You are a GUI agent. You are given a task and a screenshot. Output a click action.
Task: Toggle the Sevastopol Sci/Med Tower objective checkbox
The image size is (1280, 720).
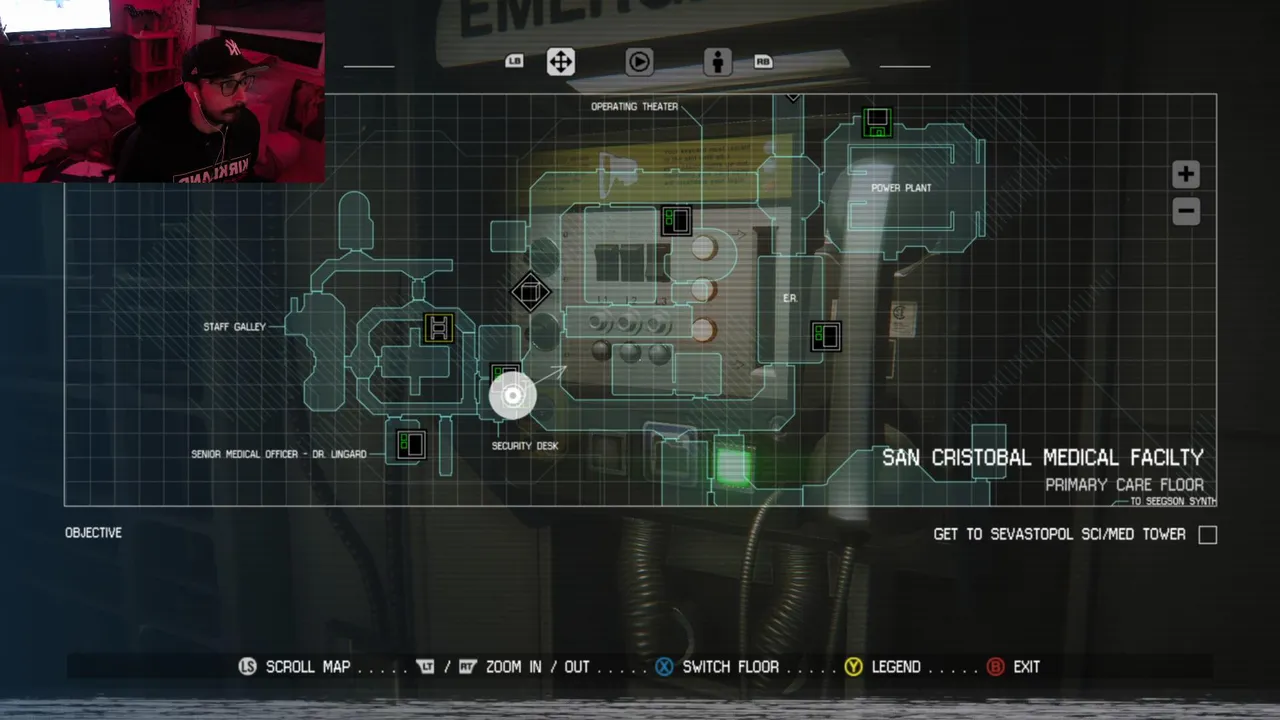click(x=1208, y=535)
